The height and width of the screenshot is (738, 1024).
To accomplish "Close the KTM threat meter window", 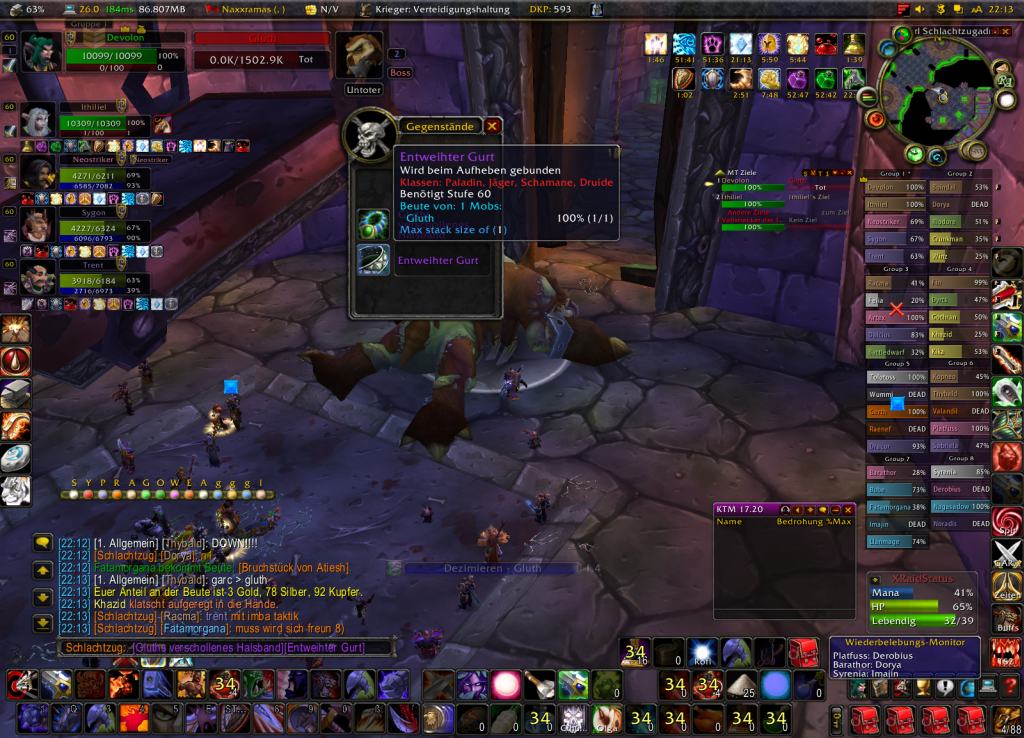I will tap(847, 509).
